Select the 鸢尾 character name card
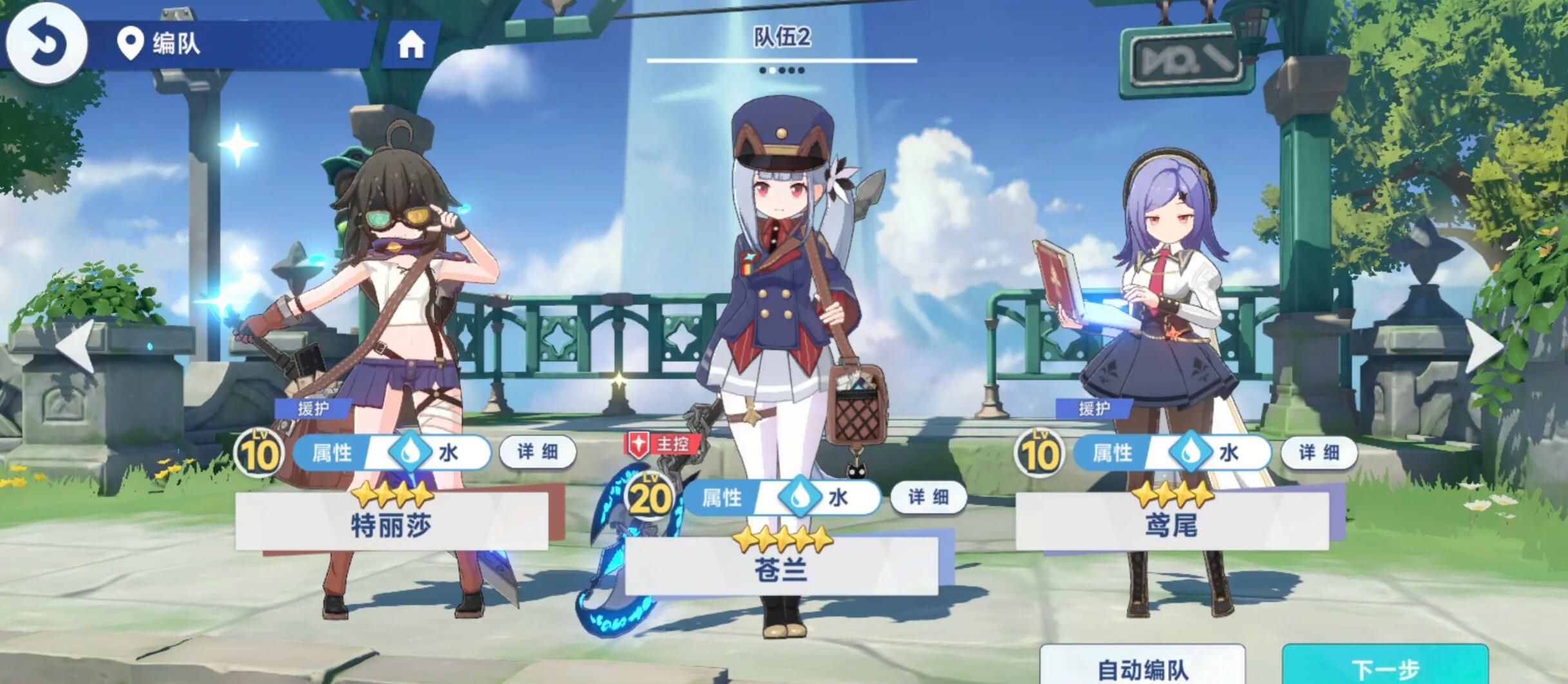Screen dimensions: 1568x684 pos(1172,523)
